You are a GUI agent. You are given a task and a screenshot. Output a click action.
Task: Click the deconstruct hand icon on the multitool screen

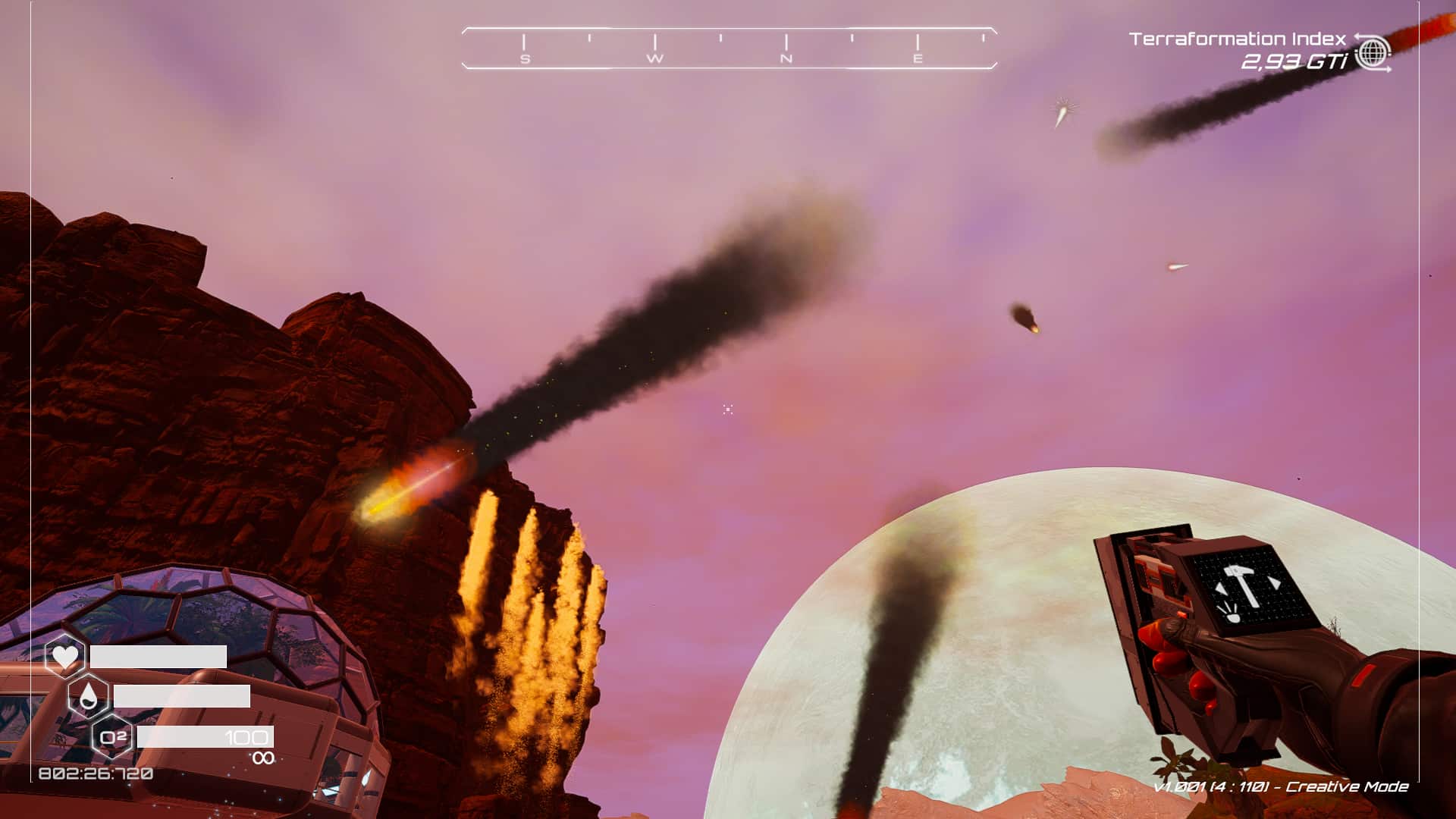[x=1232, y=616]
